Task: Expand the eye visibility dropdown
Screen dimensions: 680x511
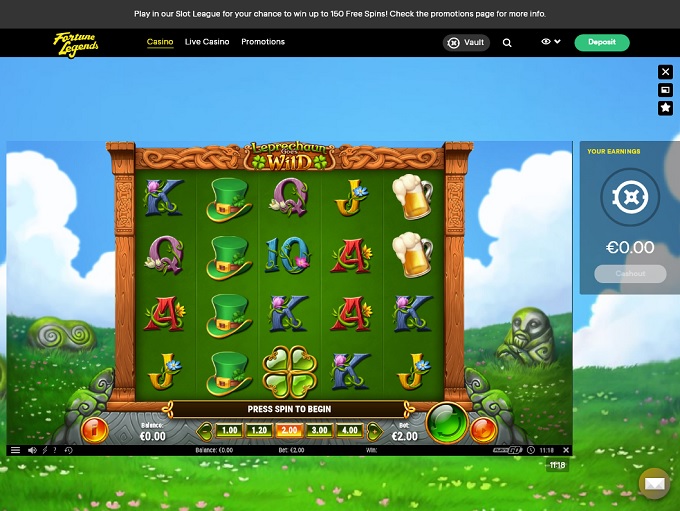Action: point(550,42)
